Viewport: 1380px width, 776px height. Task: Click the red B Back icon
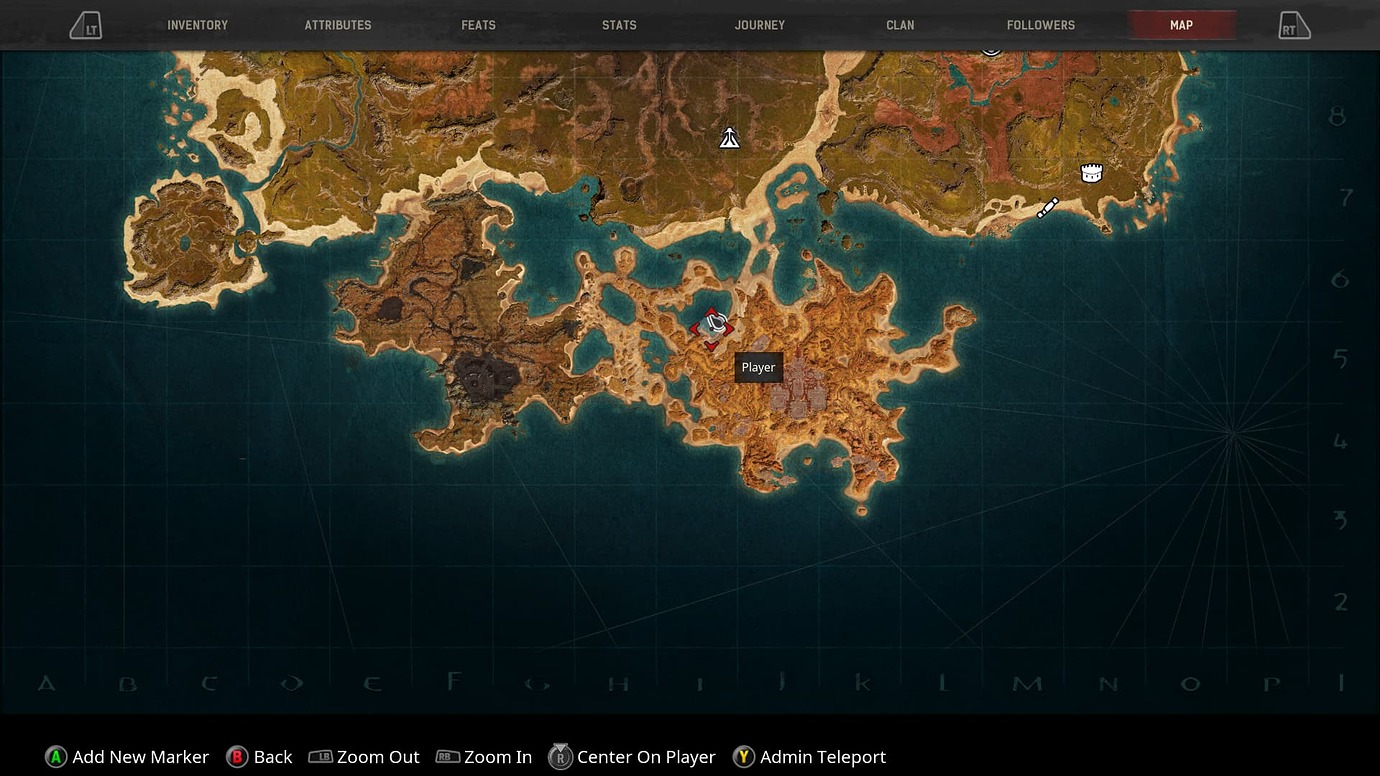tap(236, 757)
